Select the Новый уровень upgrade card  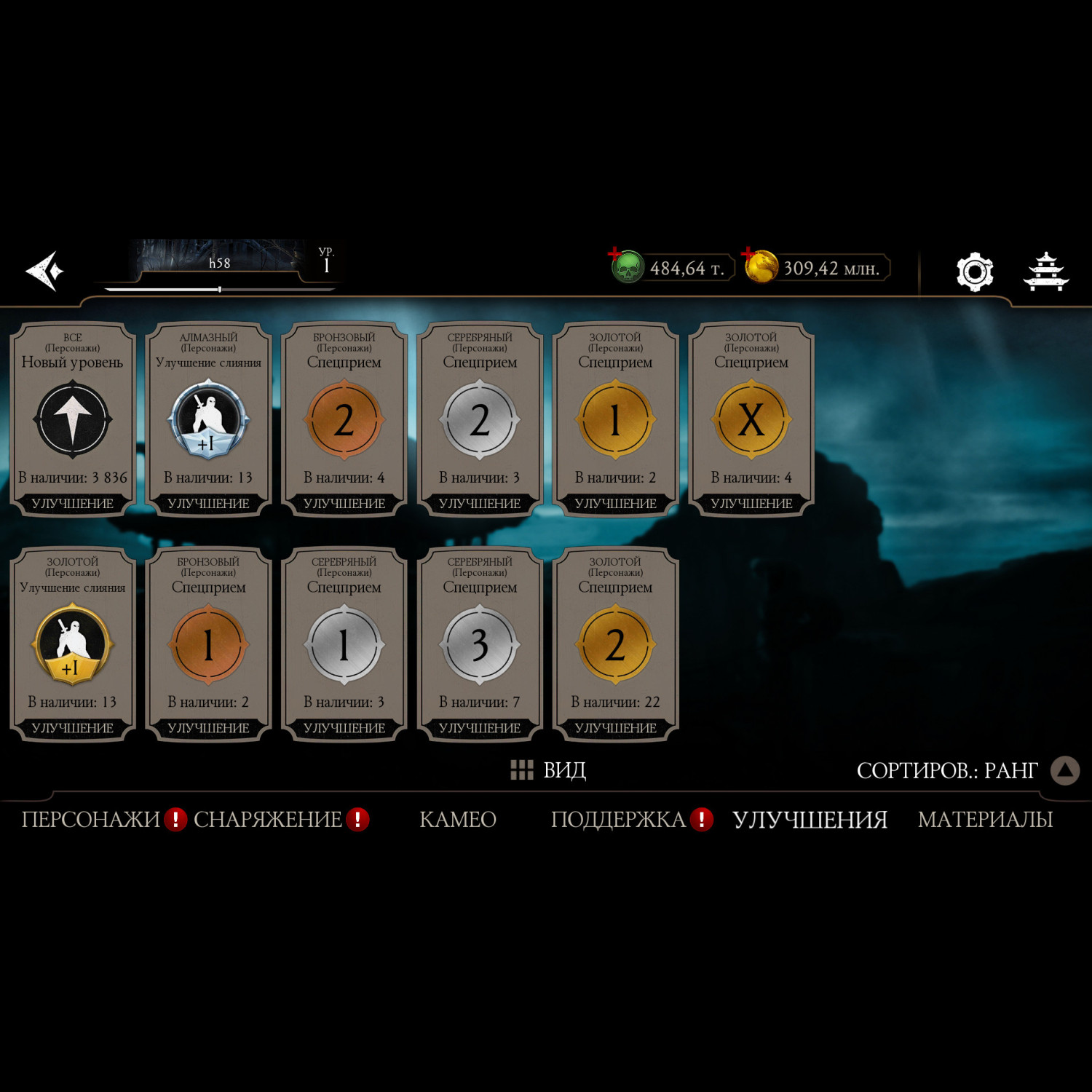pyautogui.click(x=72, y=419)
